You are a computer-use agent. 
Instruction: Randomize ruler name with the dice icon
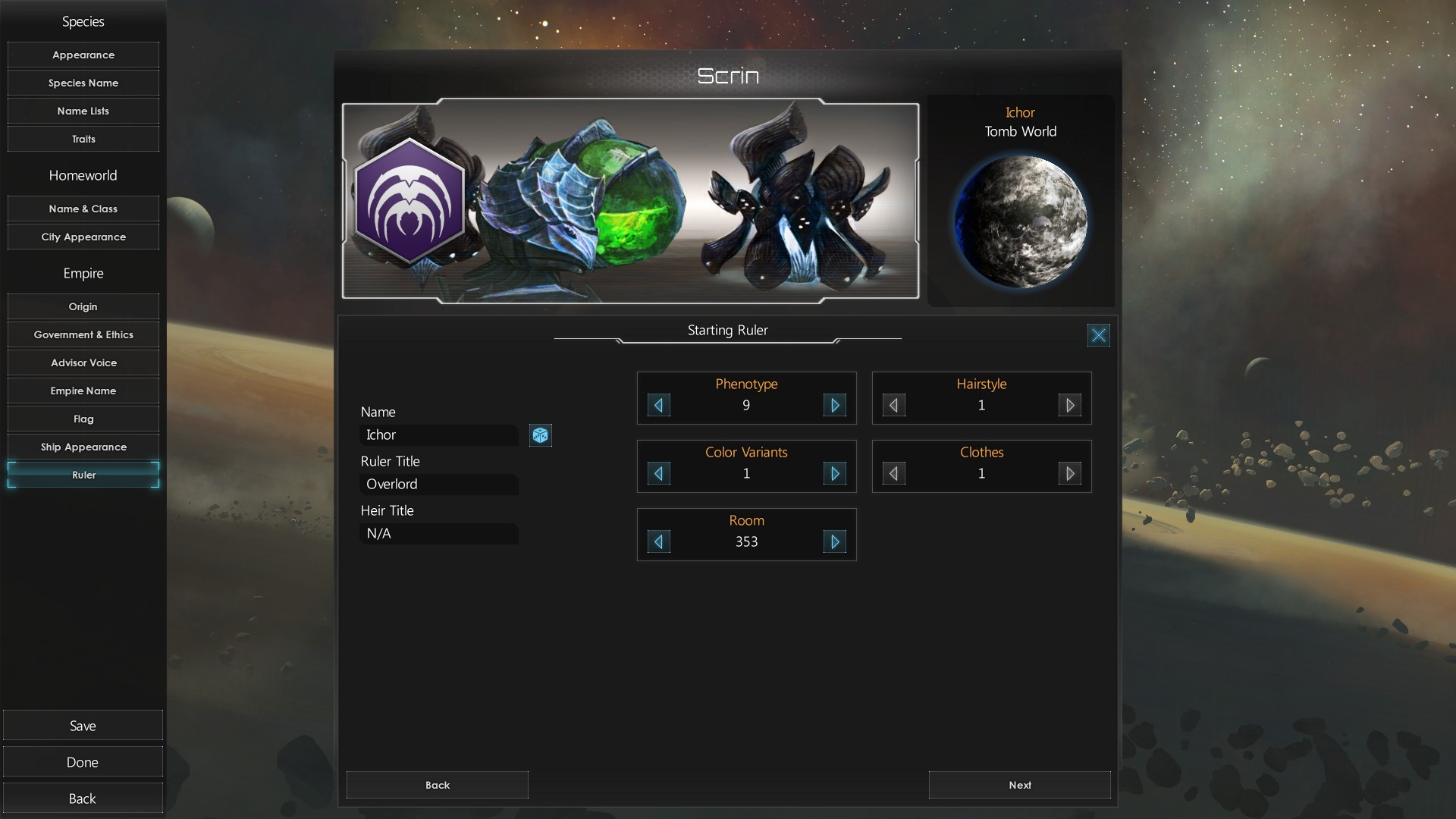(x=540, y=435)
